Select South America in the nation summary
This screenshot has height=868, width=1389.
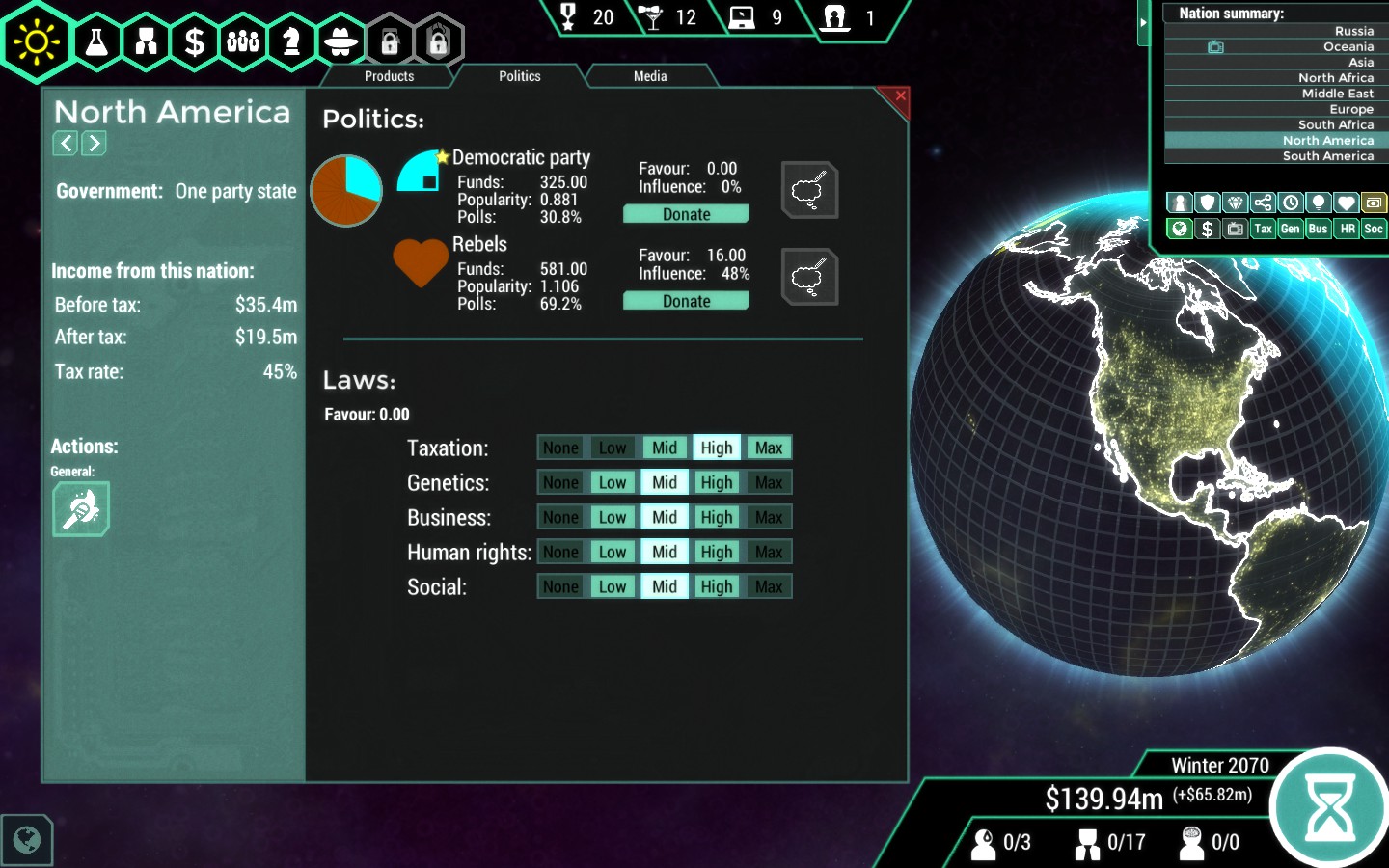point(1327,156)
